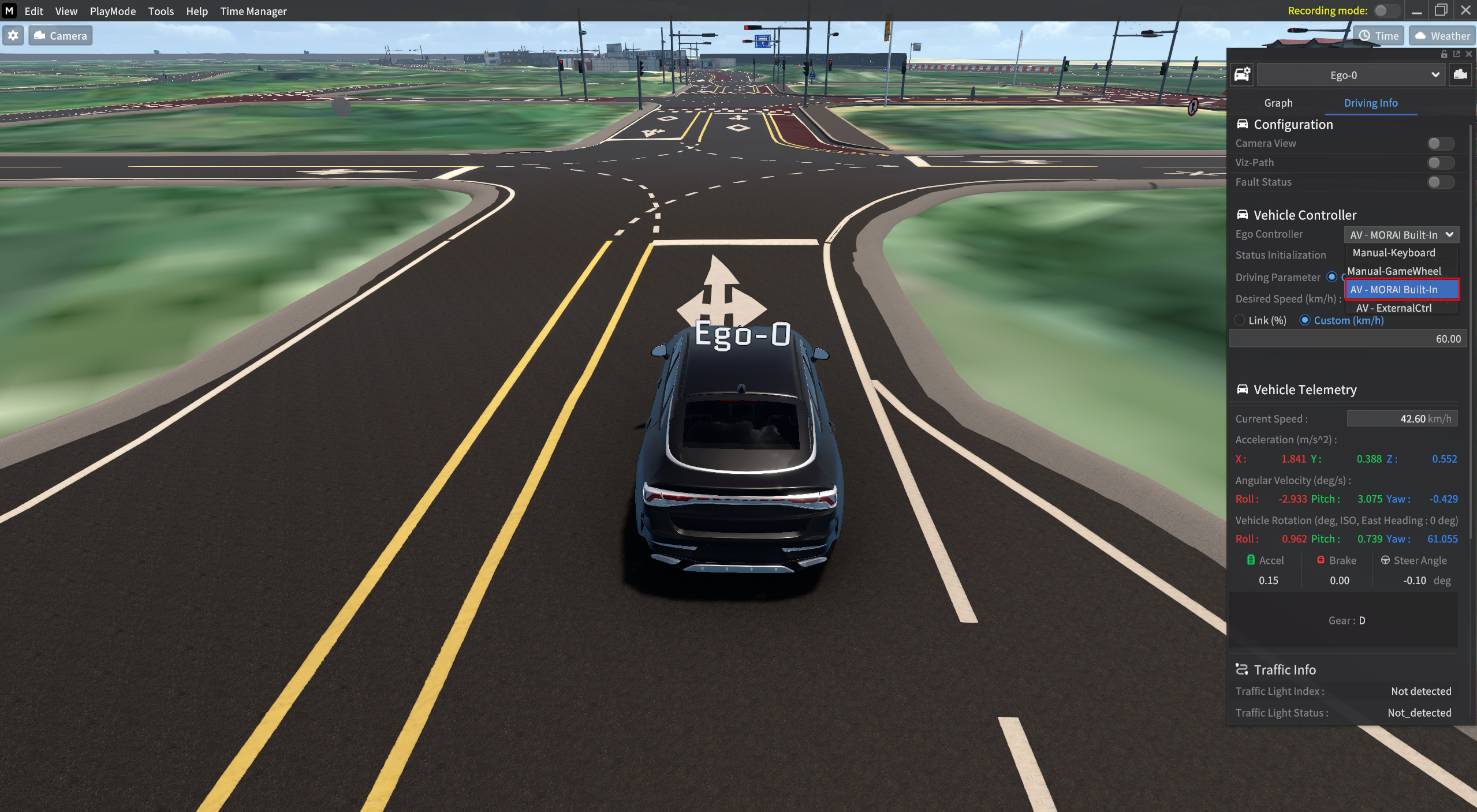The height and width of the screenshot is (812, 1477).
Task: Select Manual-Keyboard from the controller dropdown
Action: point(1394,252)
